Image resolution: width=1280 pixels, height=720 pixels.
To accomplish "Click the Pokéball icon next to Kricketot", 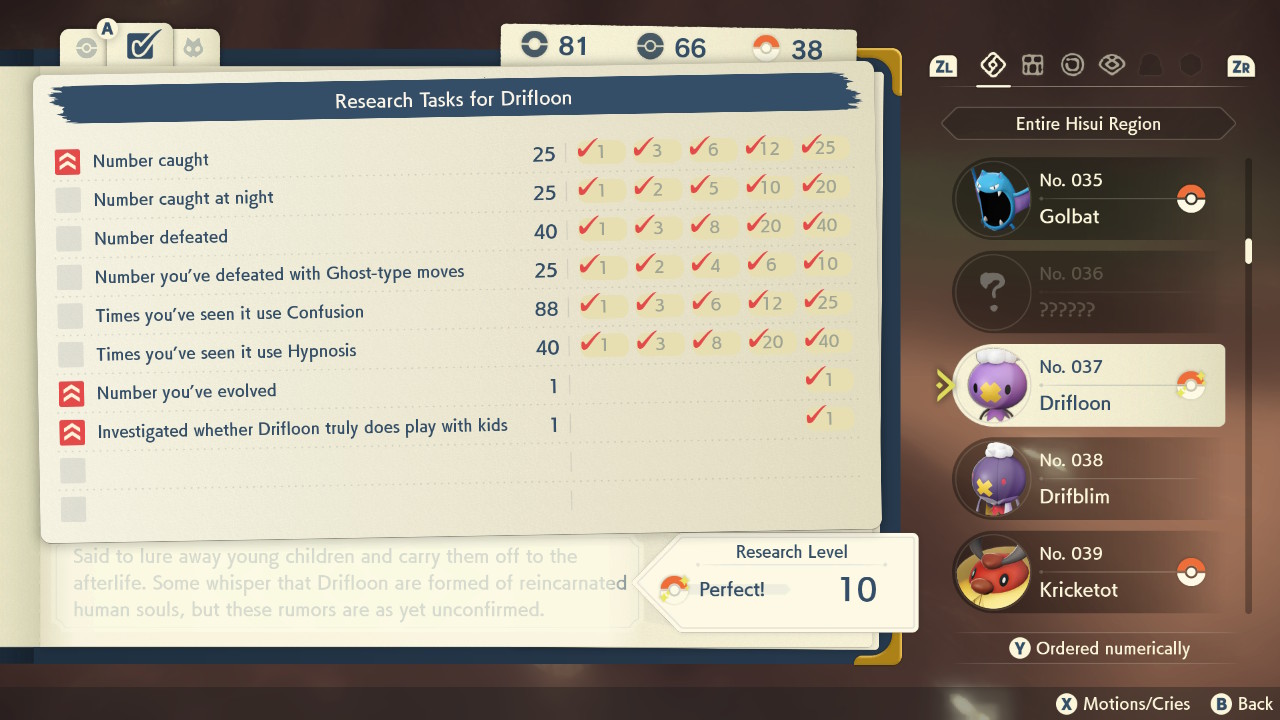I will (1191, 572).
